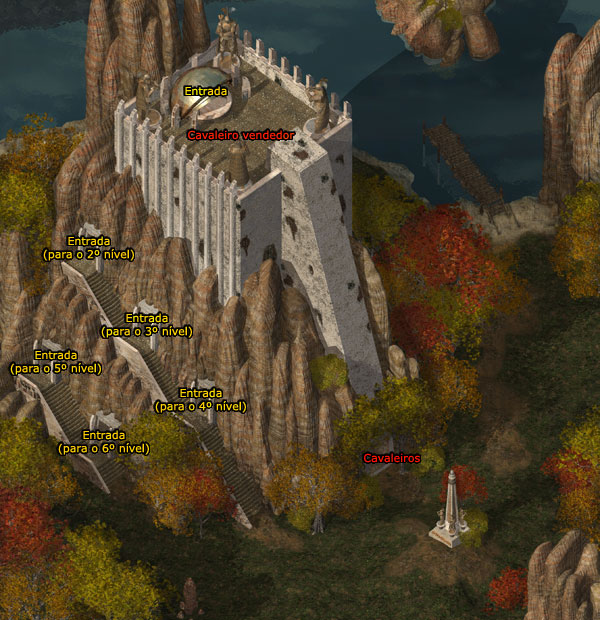Click the Entrada para o 4º nível label

(200, 399)
